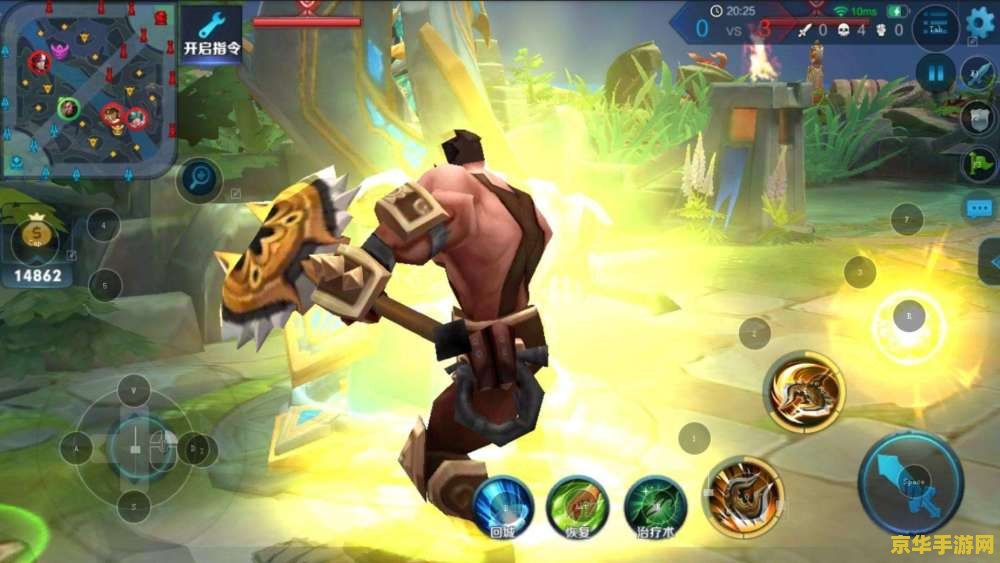1000x563 pixels.
Task: Hit the blue sword basic attack button
Action: click(x=909, y=482)
